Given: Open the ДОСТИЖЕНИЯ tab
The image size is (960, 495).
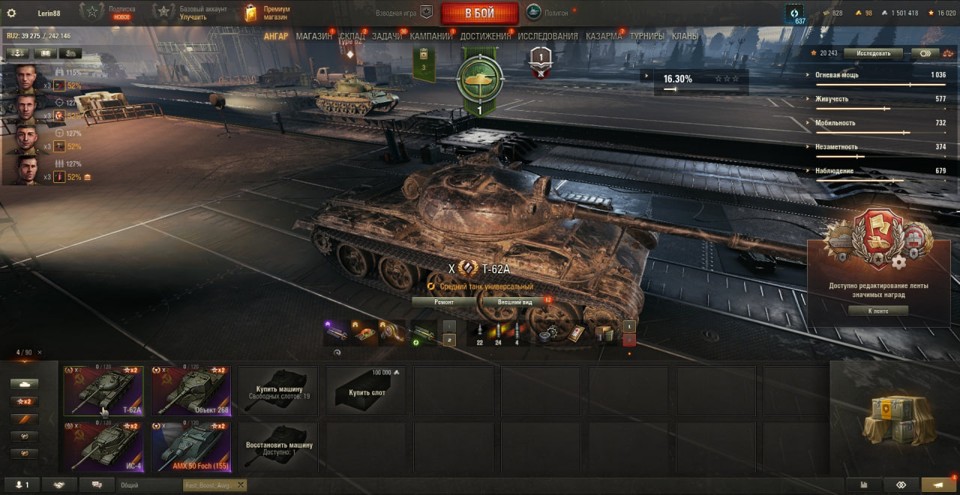Looking at the screenshot, I should tap(486, 36).
